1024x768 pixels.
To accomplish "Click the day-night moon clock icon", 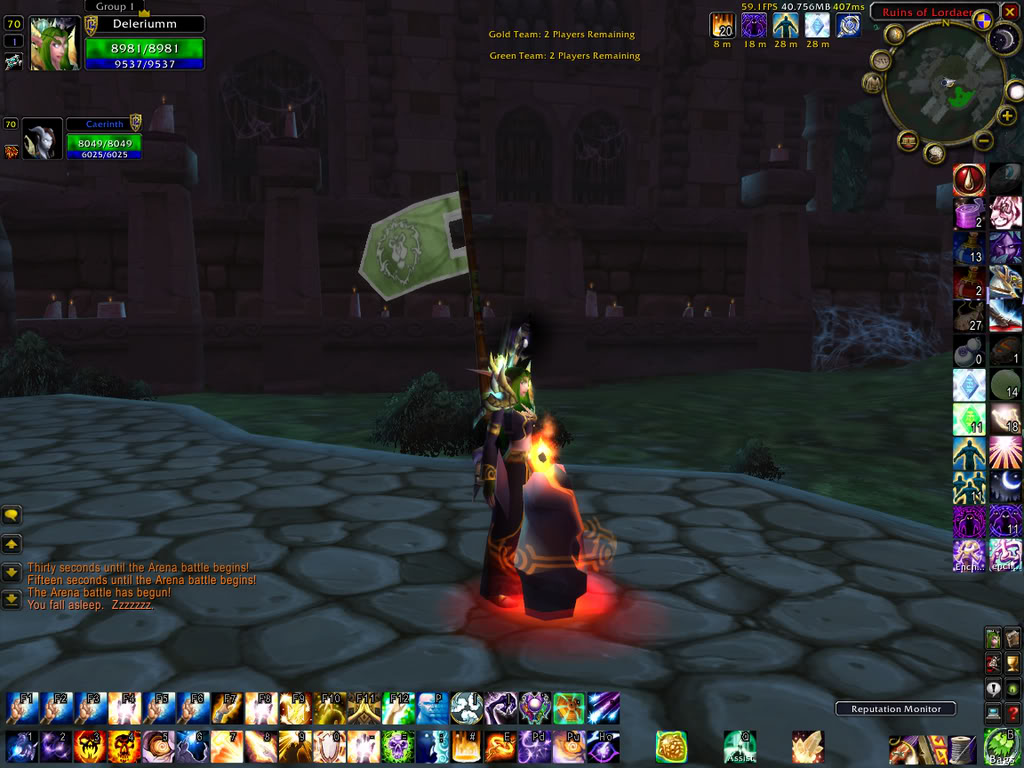I will (1004, 40).
